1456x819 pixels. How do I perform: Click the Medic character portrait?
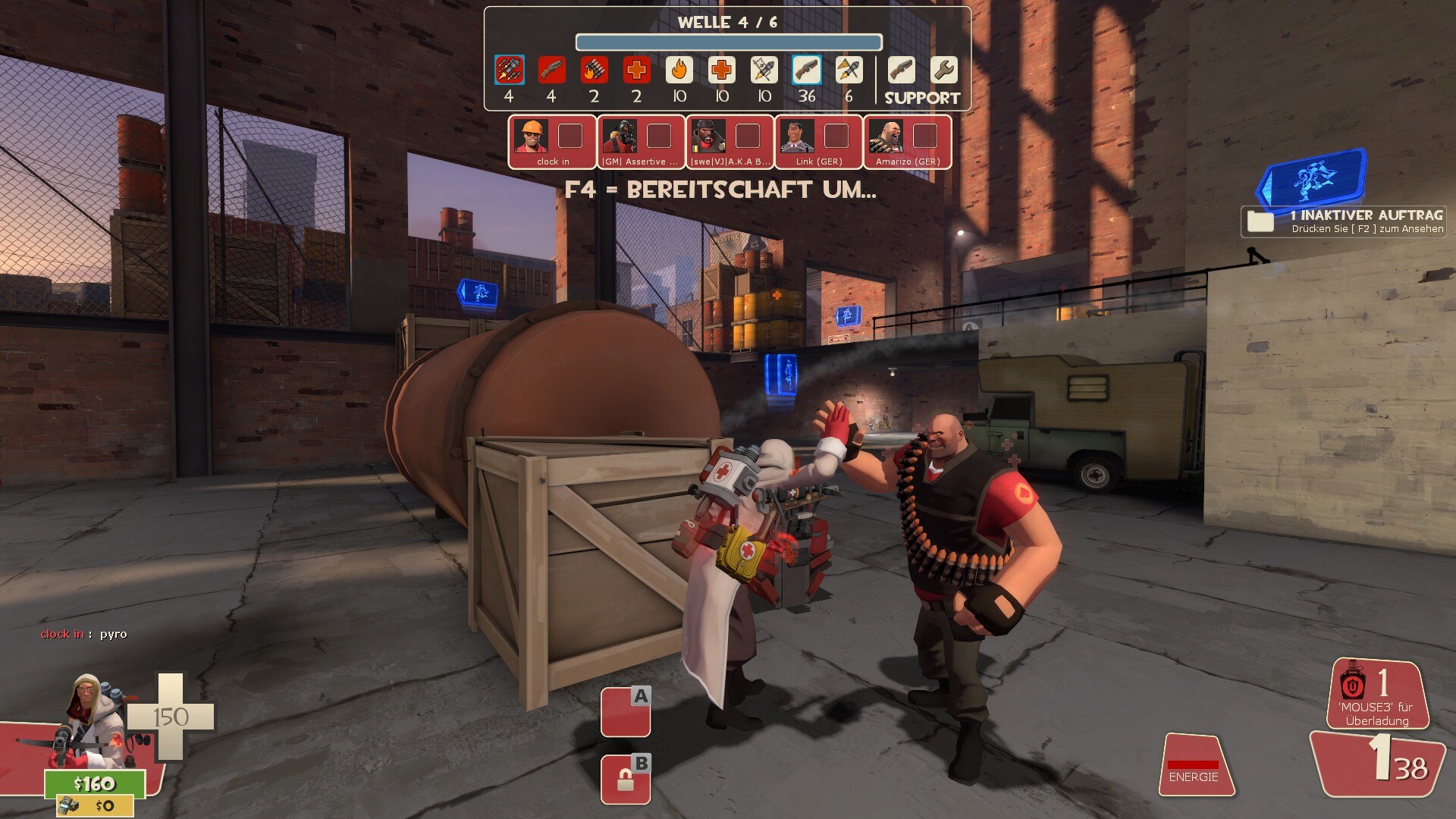[x=89, y=717]
